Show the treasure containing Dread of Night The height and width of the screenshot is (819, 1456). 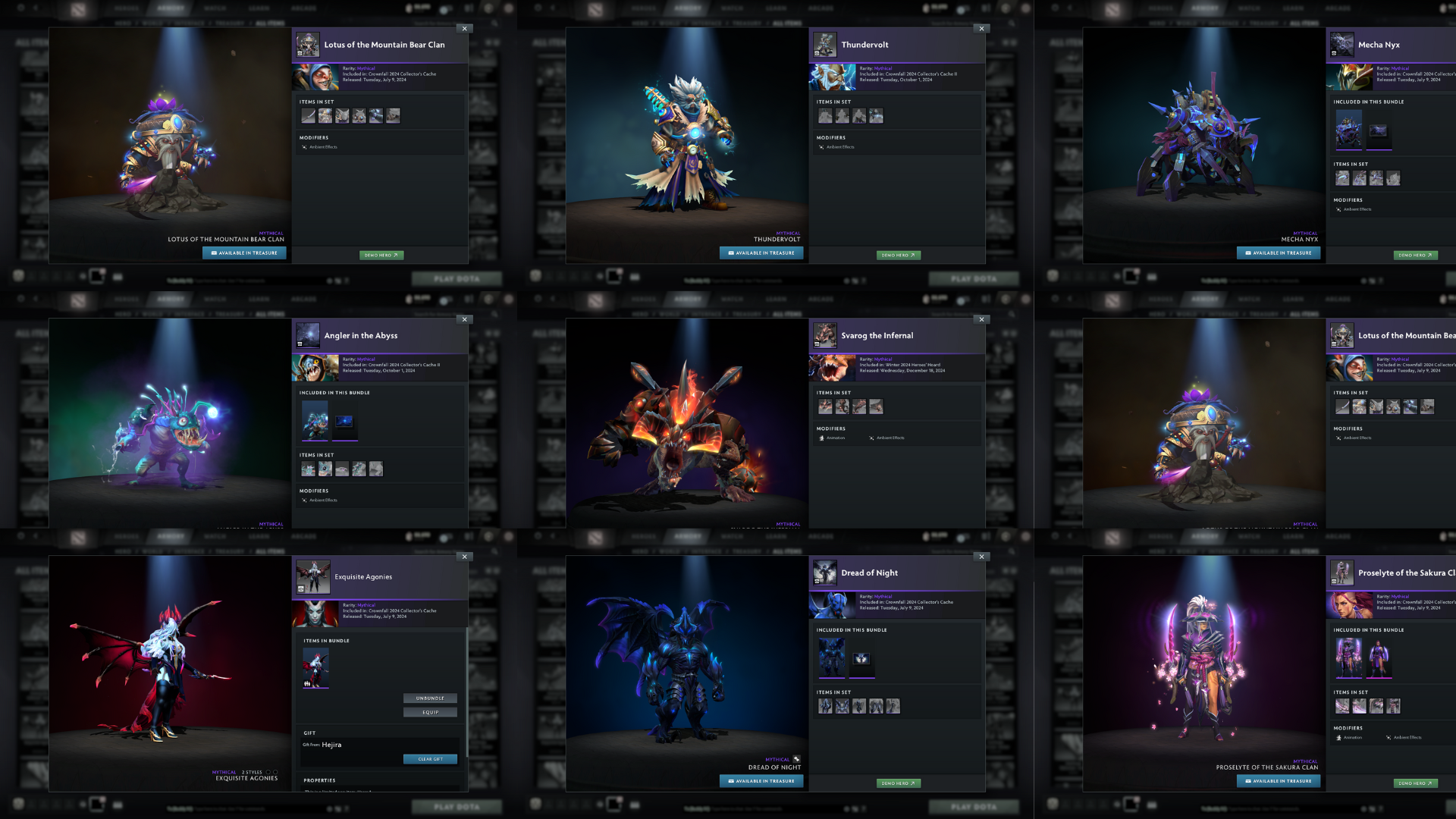click(761, 781)
